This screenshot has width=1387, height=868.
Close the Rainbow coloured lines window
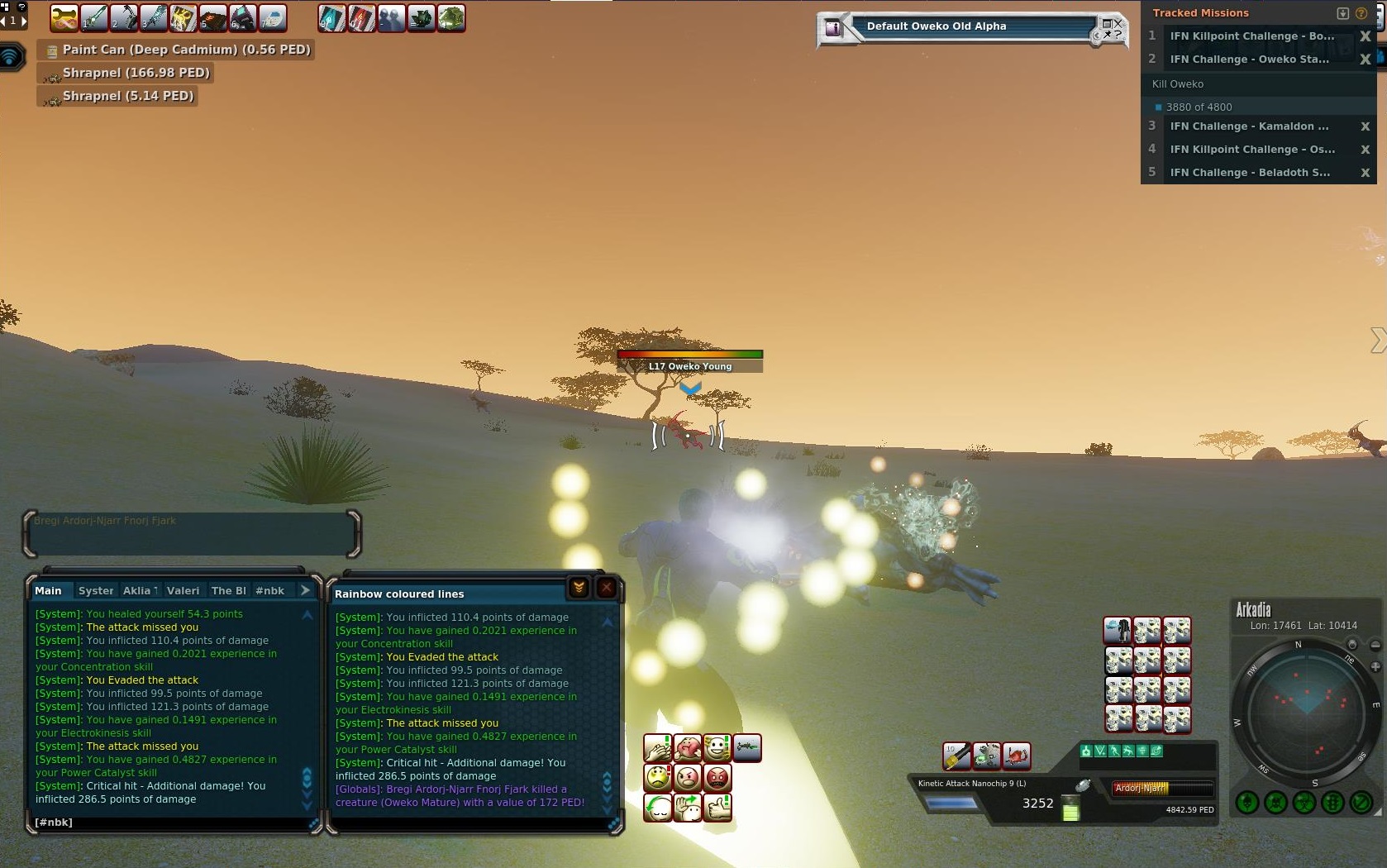[607, 588]
